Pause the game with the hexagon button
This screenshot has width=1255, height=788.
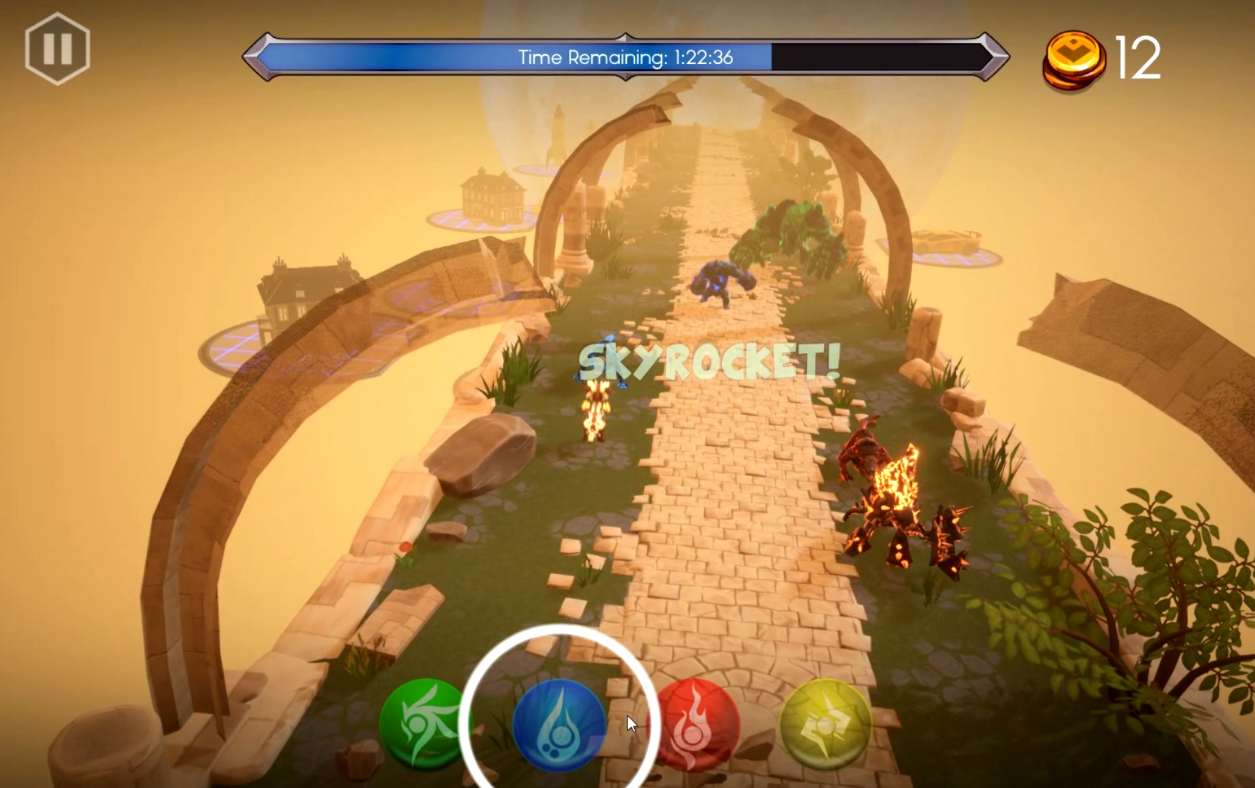coord(58,49)
